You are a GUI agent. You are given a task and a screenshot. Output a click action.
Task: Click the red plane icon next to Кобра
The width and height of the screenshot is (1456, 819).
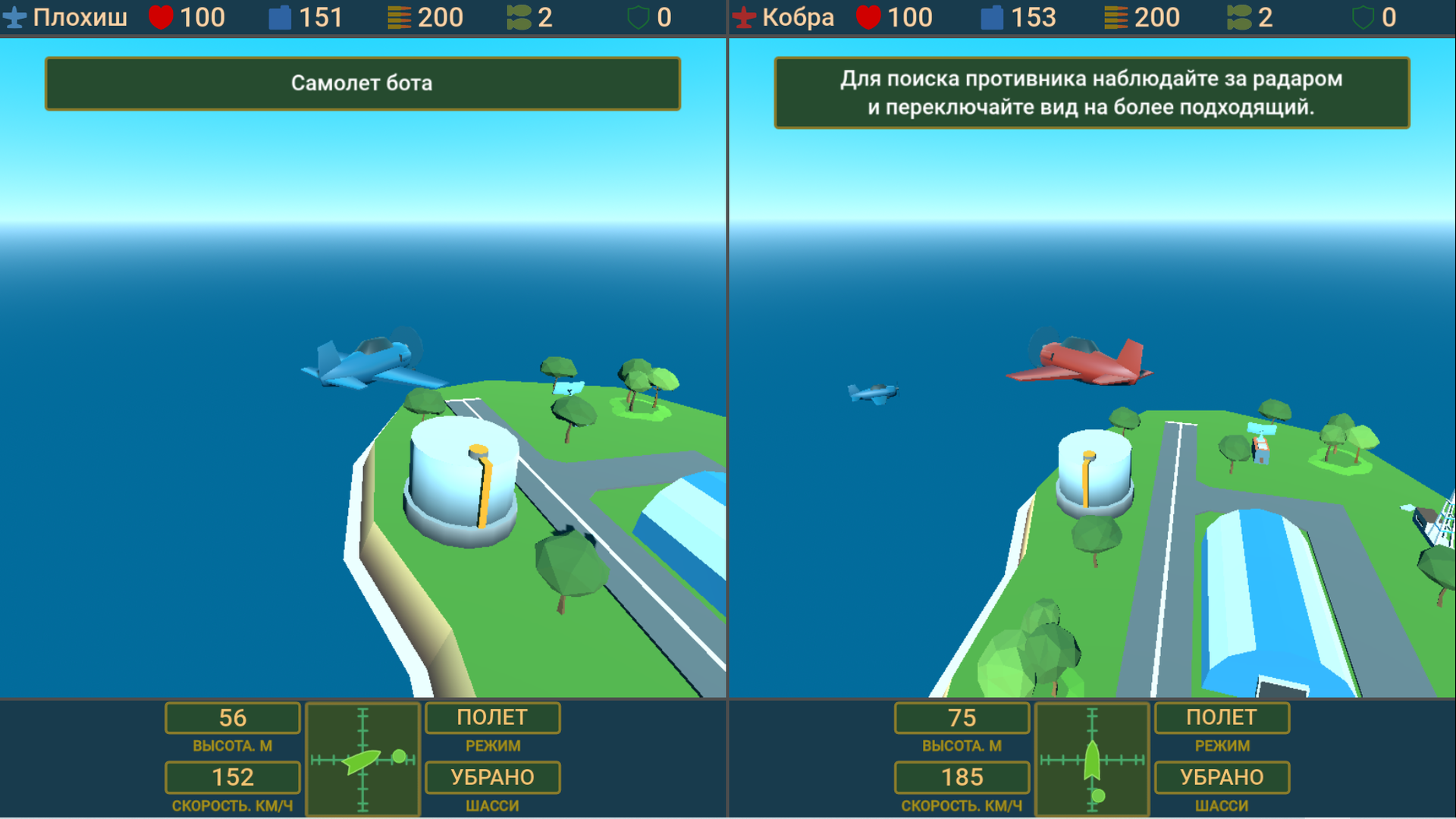click(x=744, y=16)
